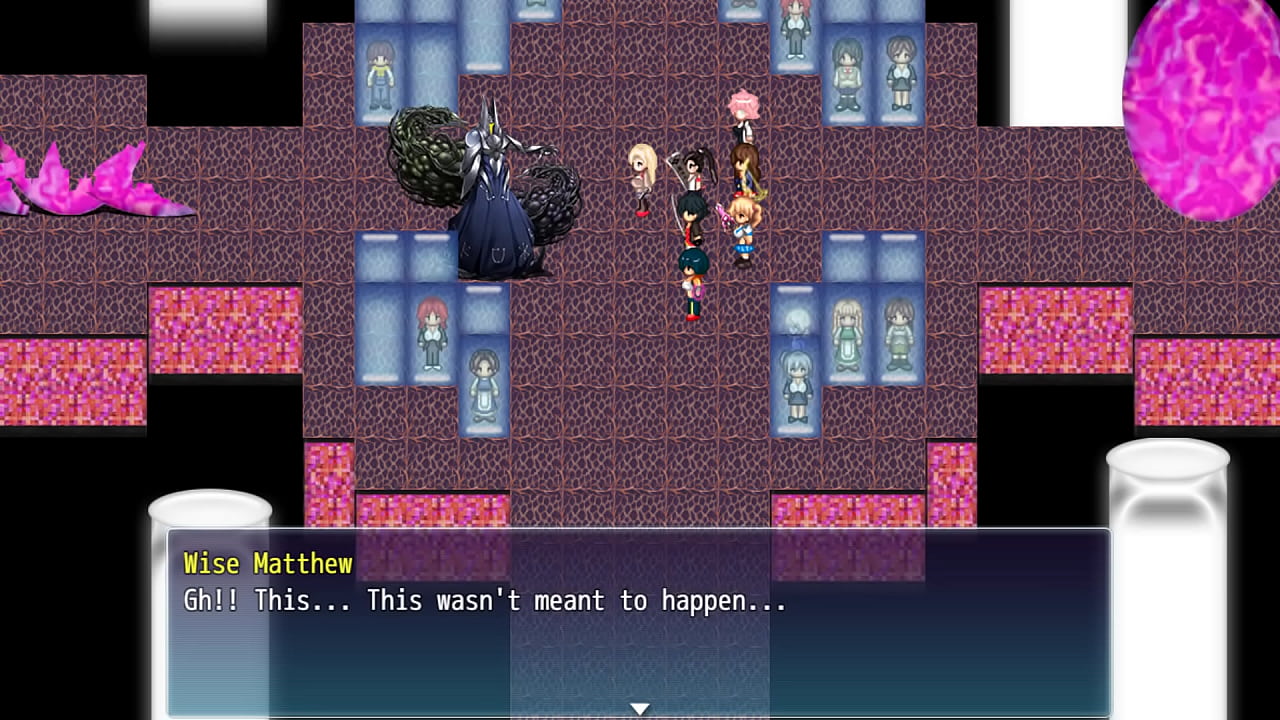The width and height of the screenshot is (1280, 720).
Task: Click the speaker name Wise Matthew
Action: [x=270, y=564]
